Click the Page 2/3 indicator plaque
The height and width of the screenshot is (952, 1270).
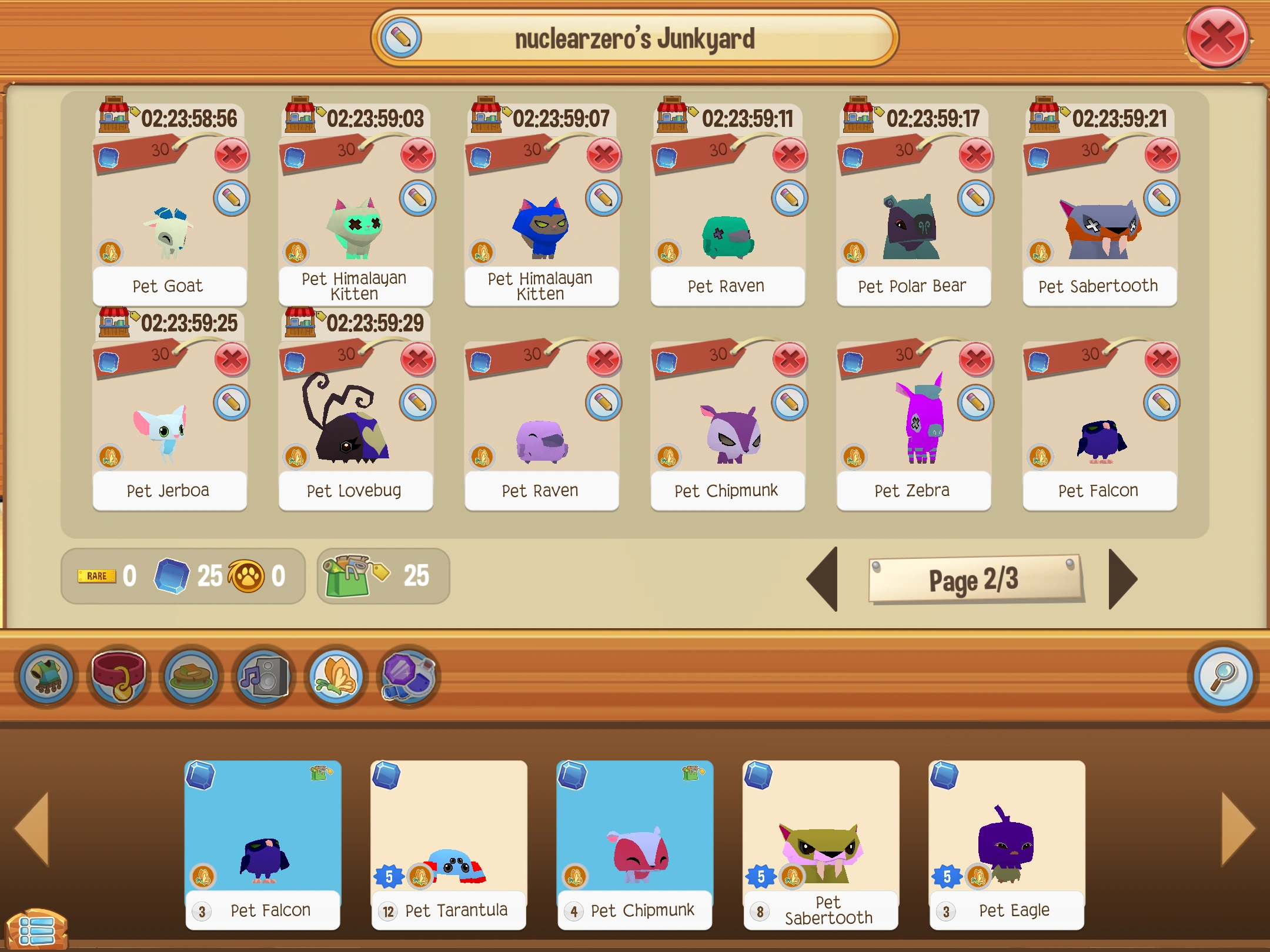tap(976, 580)
